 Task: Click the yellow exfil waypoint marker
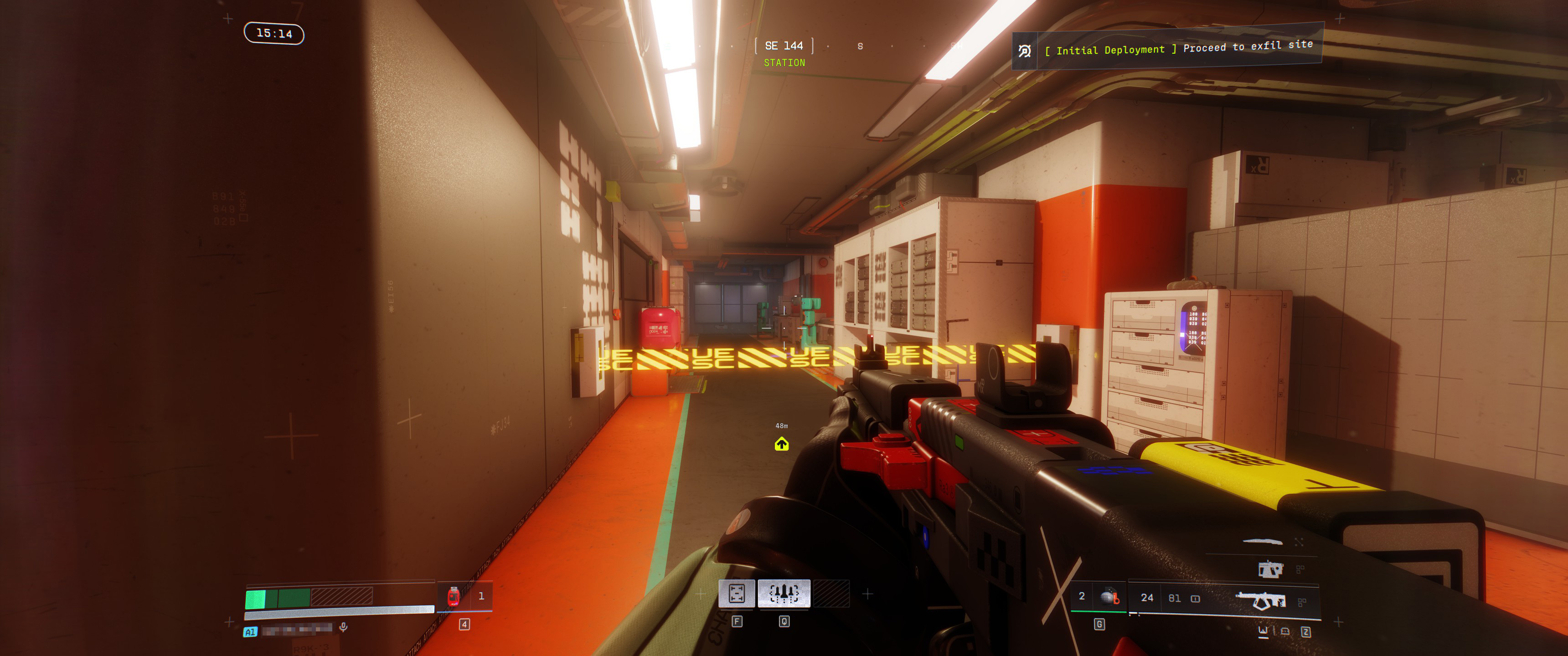click(782, 444)
